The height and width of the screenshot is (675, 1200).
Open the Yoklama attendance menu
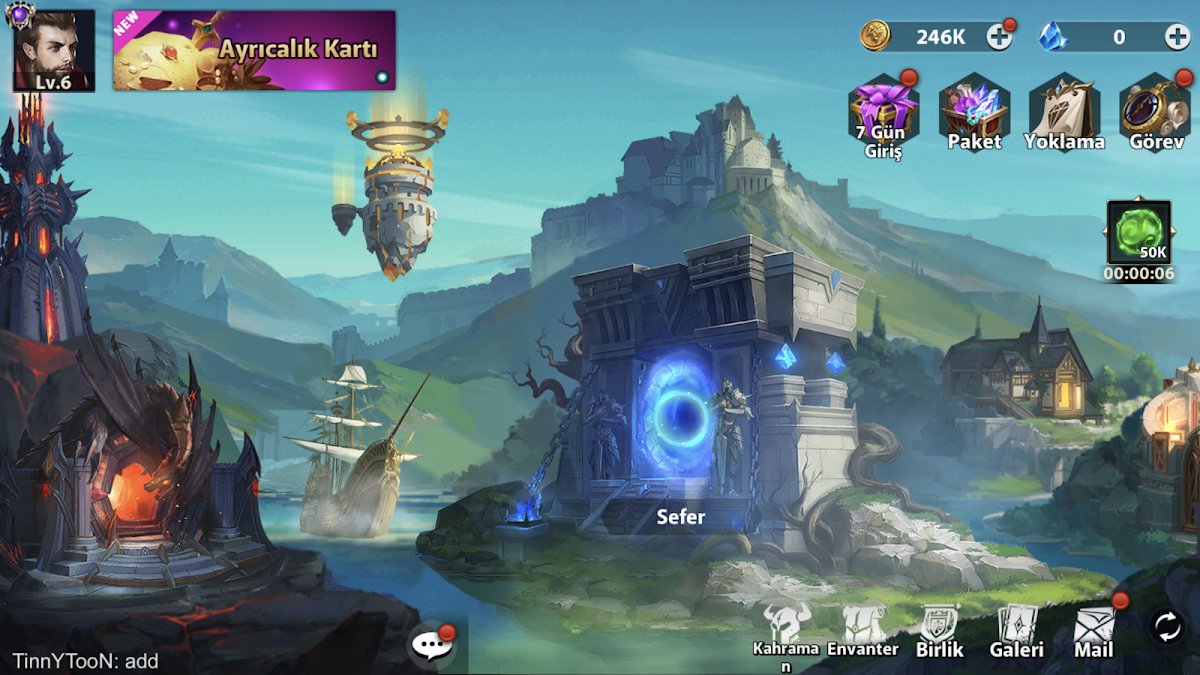tap(1064, 110)
